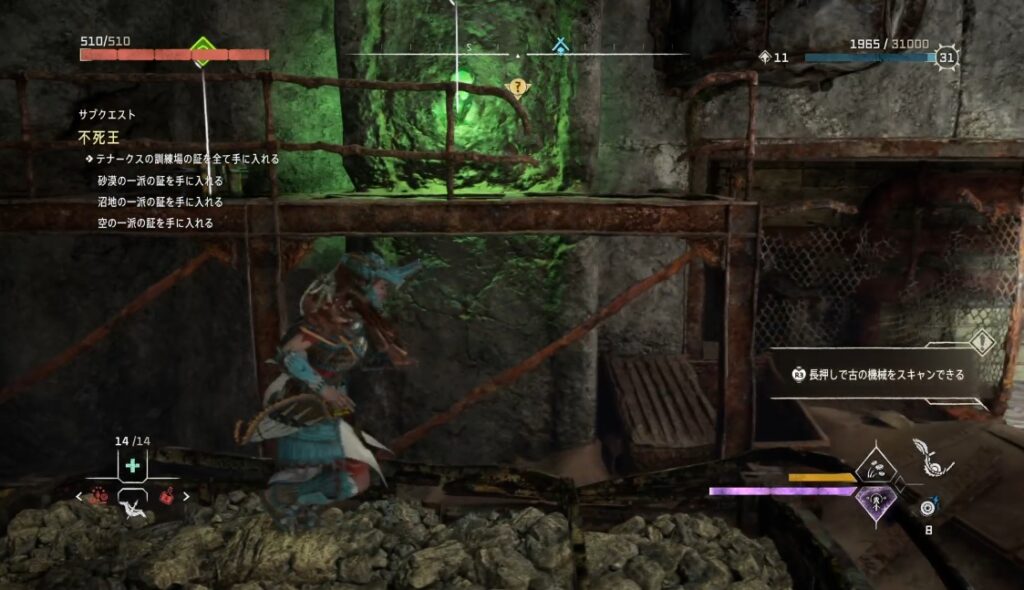This screenshot has height=590, width=1024.
Task: Cycle hotbar left with the left arrow
Action: click(80, 495)
